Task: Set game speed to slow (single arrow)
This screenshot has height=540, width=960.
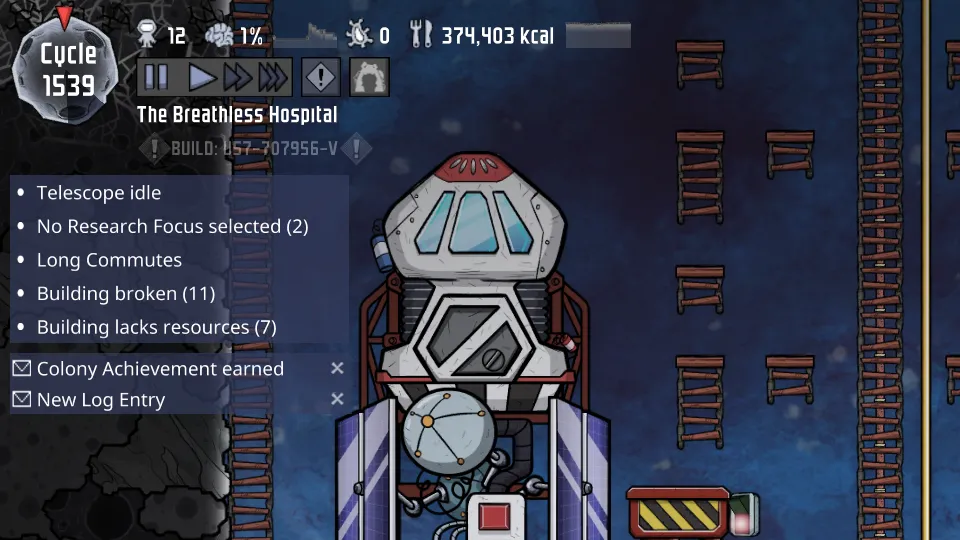Action: point(202,77)
